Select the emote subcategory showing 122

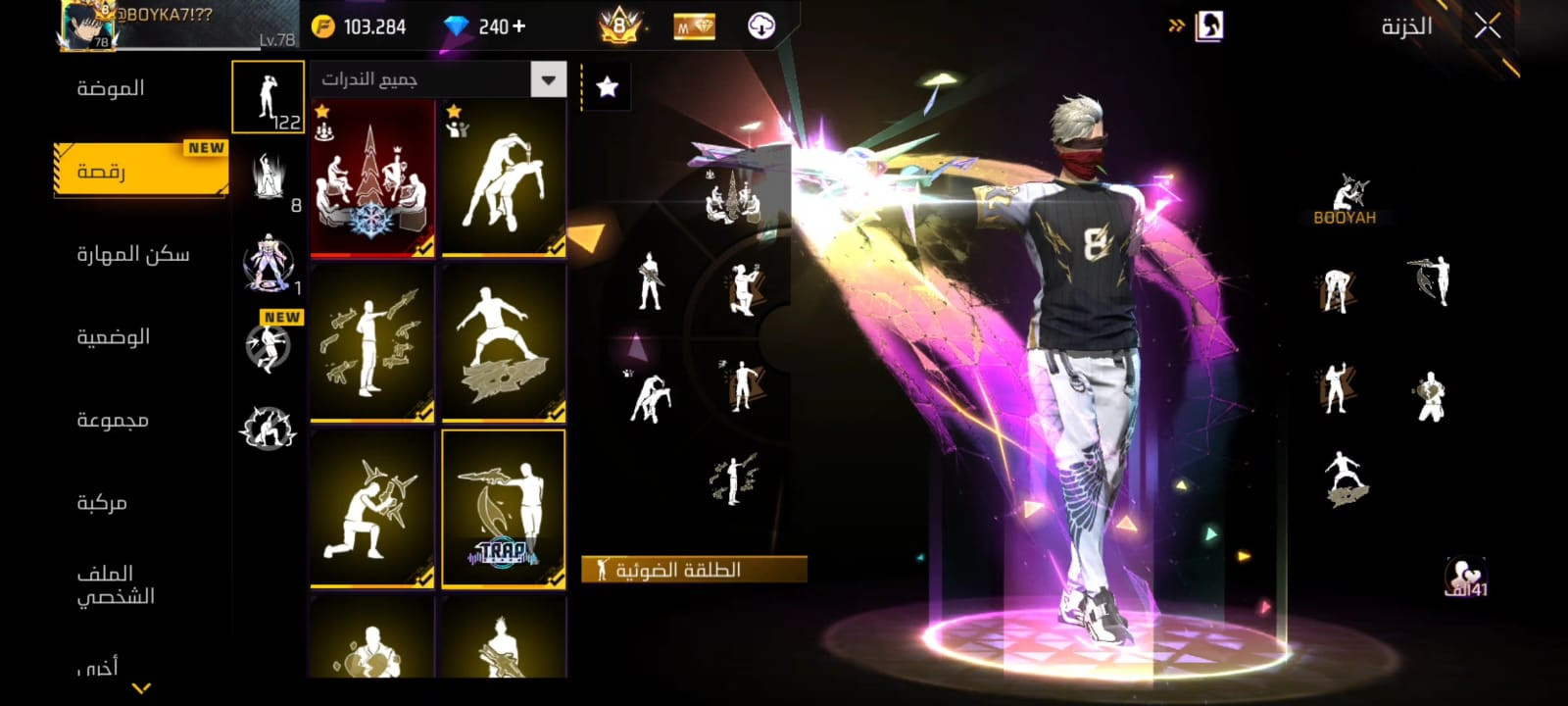tap(268, 97)
